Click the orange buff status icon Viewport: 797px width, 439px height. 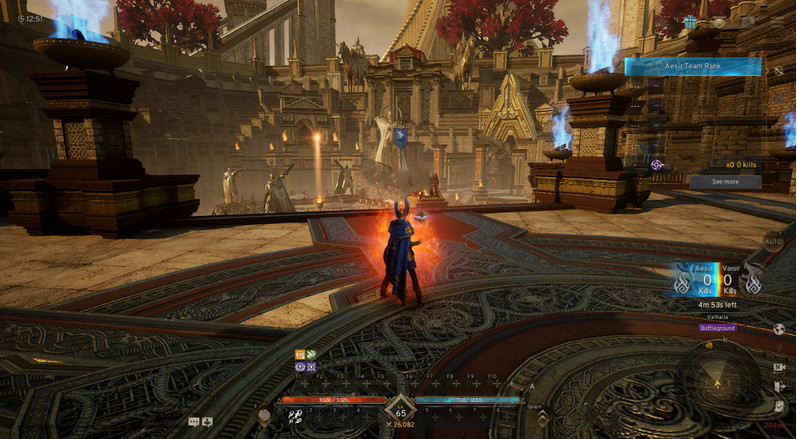pyautogui.click(x=299, y=354)
